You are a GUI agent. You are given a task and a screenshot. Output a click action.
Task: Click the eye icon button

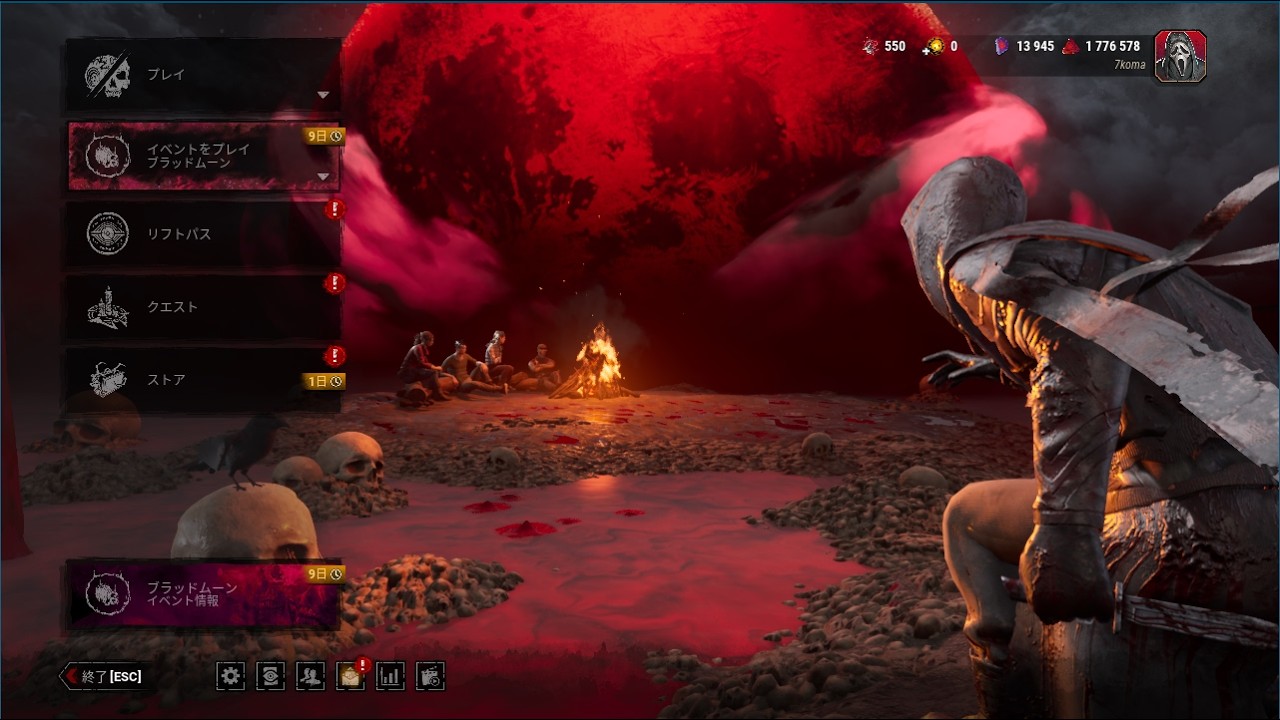(x=270, y=676)
